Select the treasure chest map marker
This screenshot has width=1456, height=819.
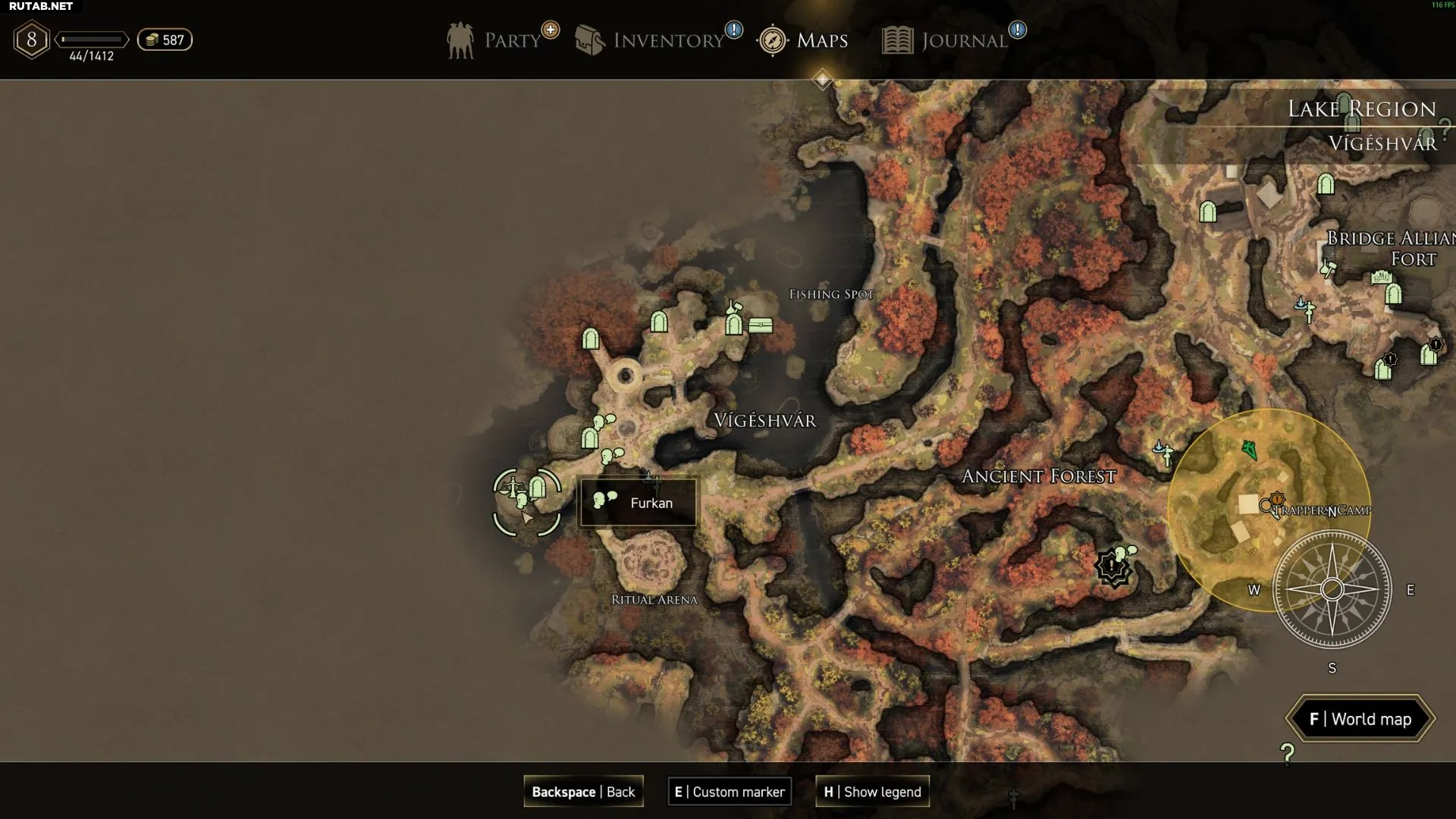761,325
